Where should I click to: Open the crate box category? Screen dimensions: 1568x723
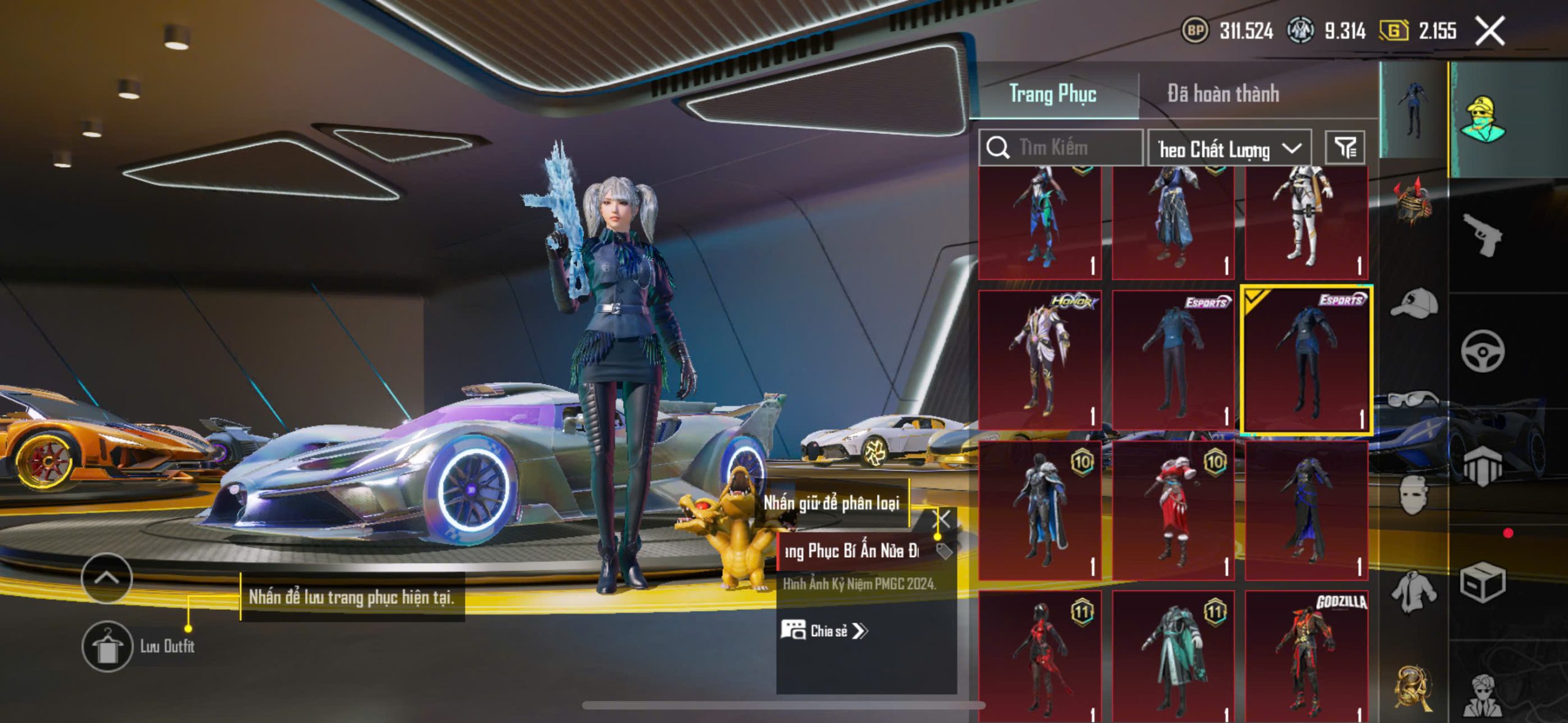click(x=1482, y=583)
